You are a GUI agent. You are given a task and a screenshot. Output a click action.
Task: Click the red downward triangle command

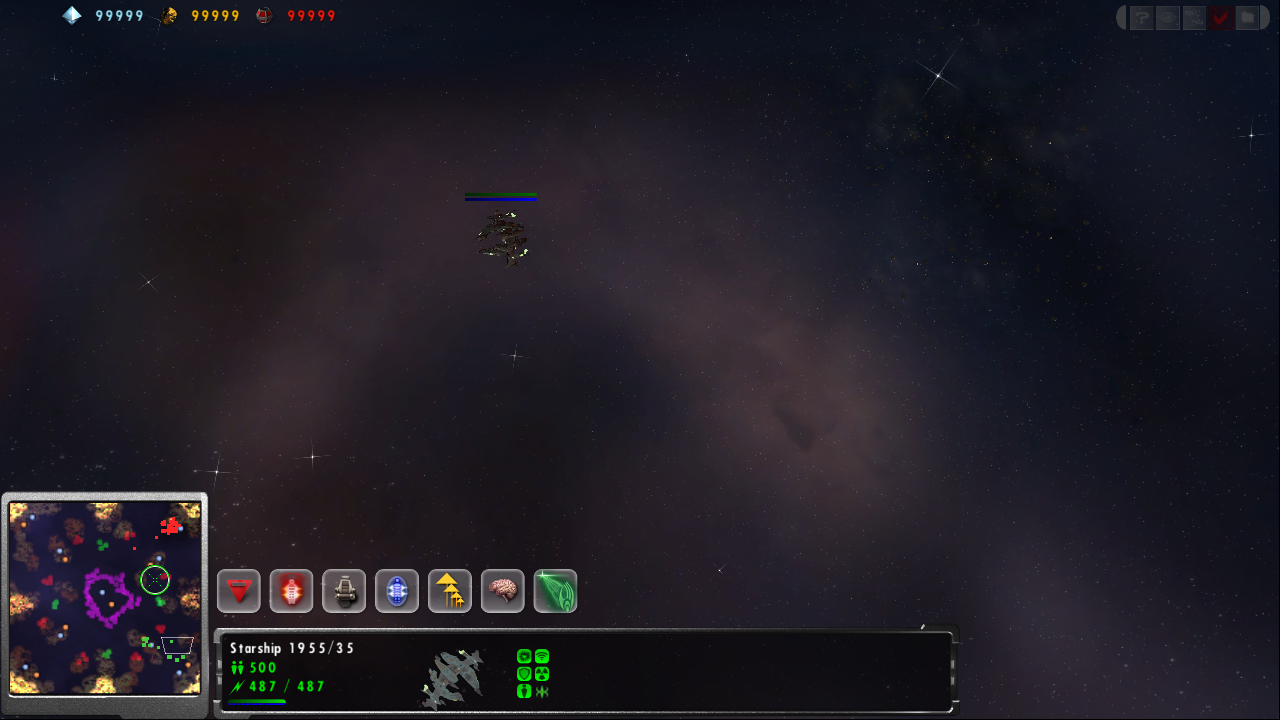239,591
